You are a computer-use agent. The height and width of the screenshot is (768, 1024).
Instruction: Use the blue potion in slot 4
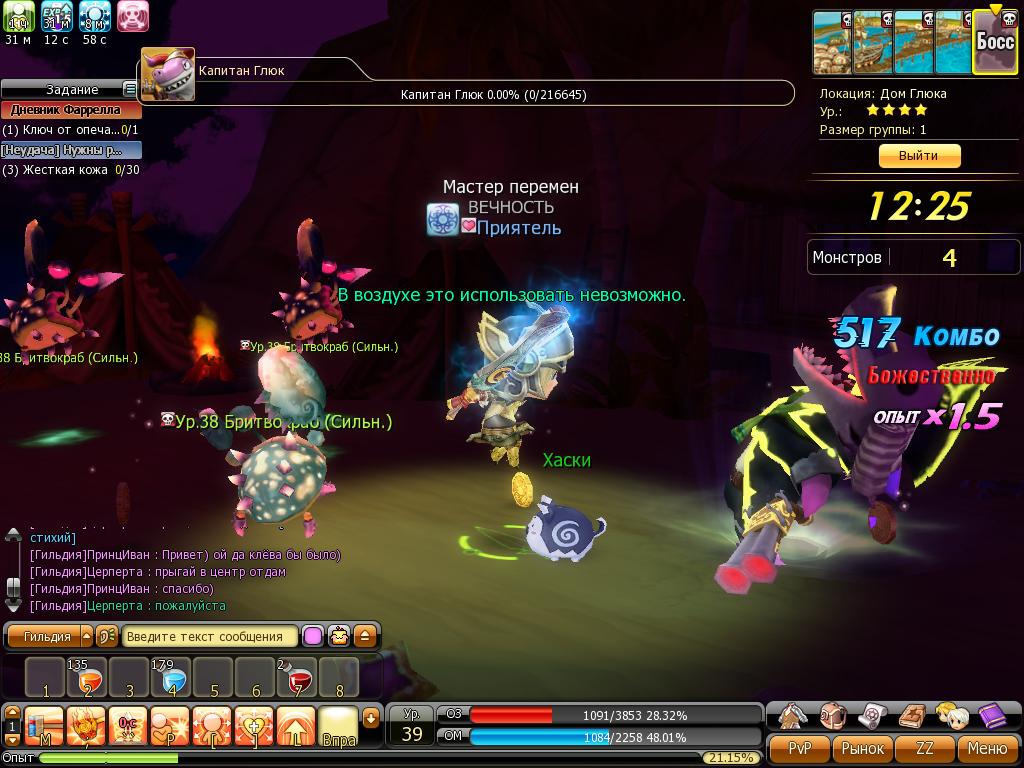tap(171, 678)
